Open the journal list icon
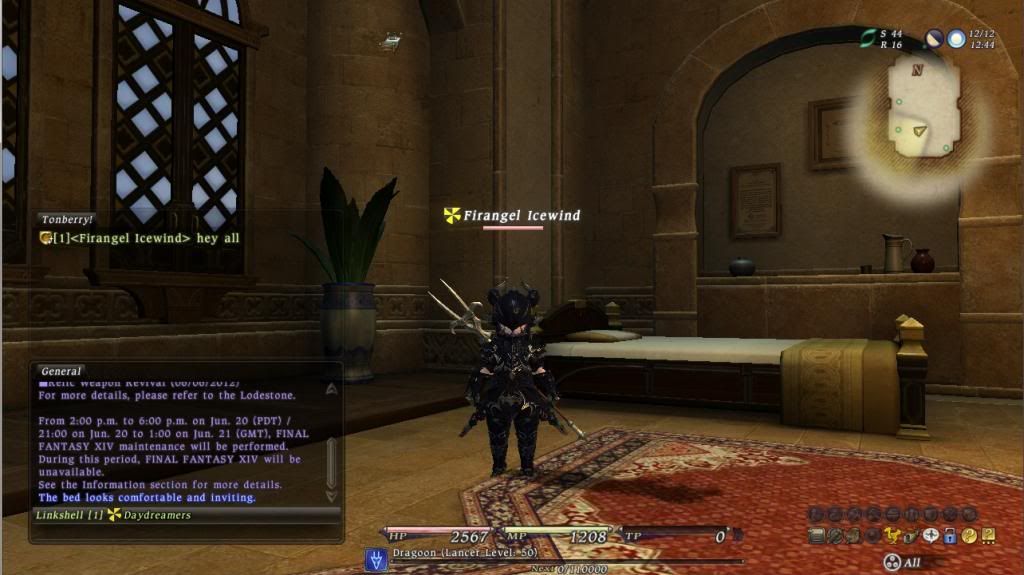The height and width of the screenshot is (575, 1024). (x=816, y=535)
